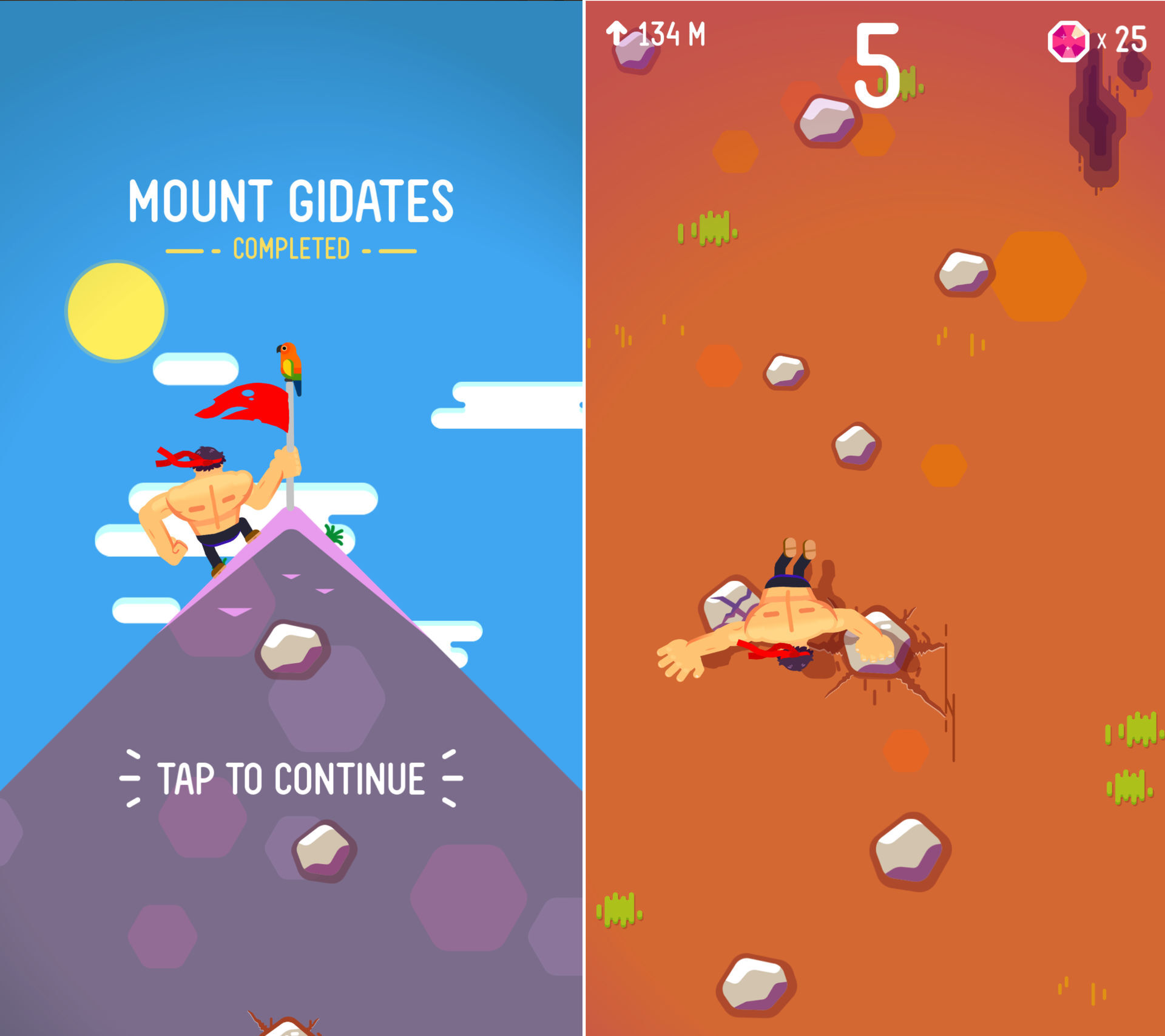Image resolution: width=1165 pixels, height=1036 pixels.
Task: Tap the gem counter showing x 25
Action: coord(1126,38)
